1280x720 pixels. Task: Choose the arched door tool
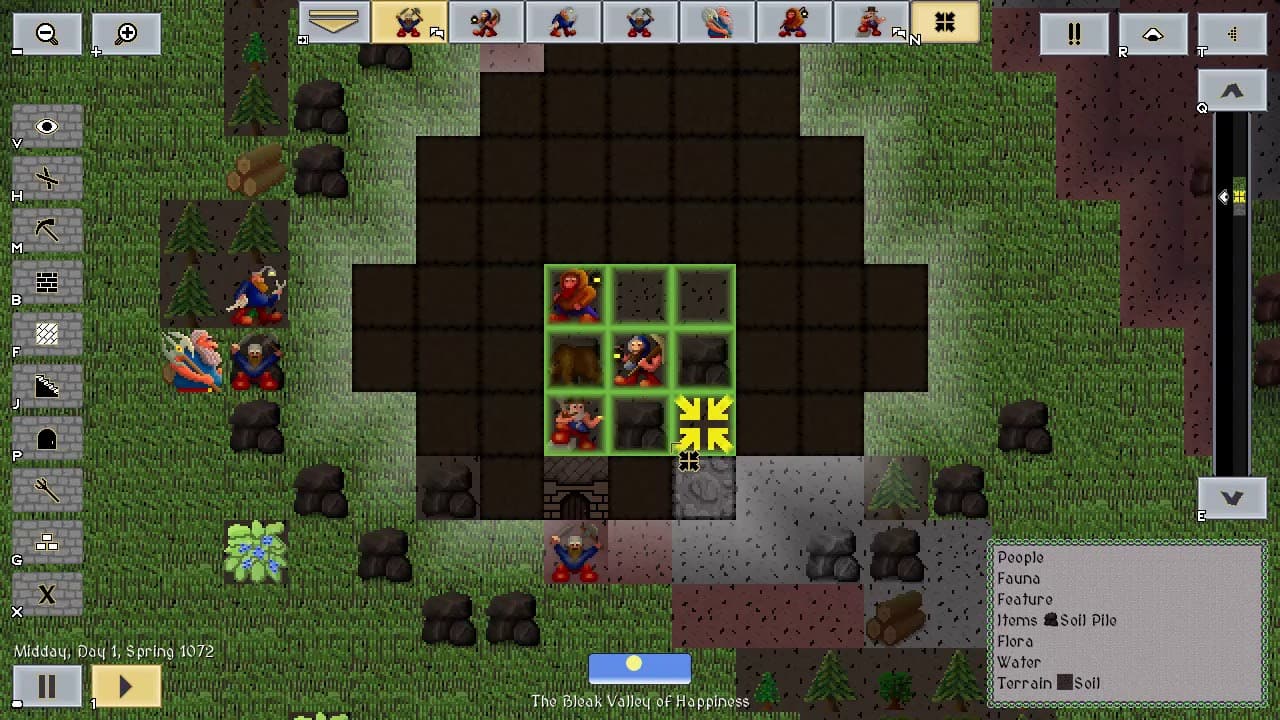(47, 439)
